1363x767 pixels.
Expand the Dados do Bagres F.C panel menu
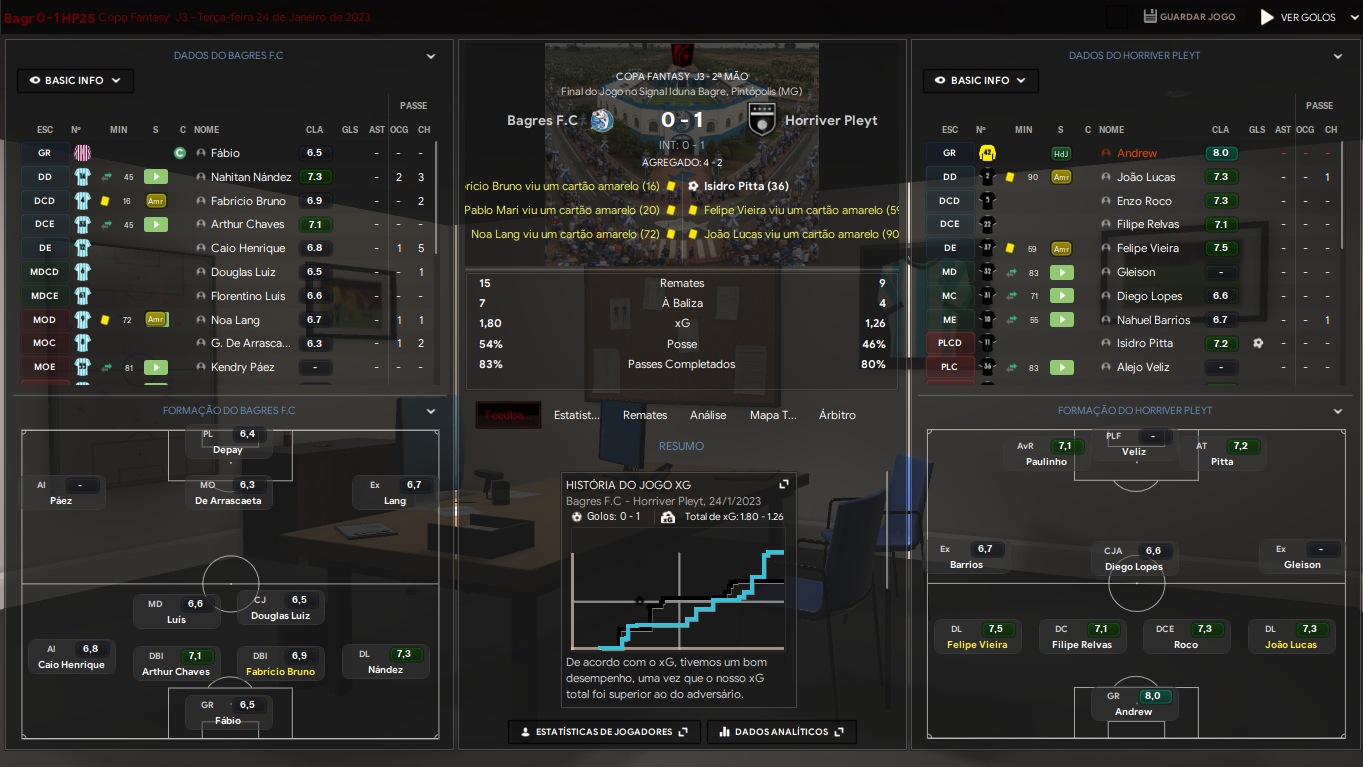tap(431, 57)
